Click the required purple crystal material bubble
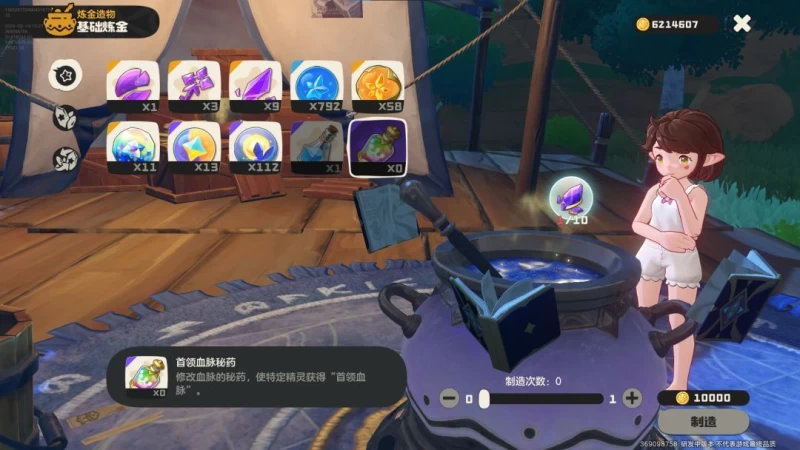 (574, 195)
